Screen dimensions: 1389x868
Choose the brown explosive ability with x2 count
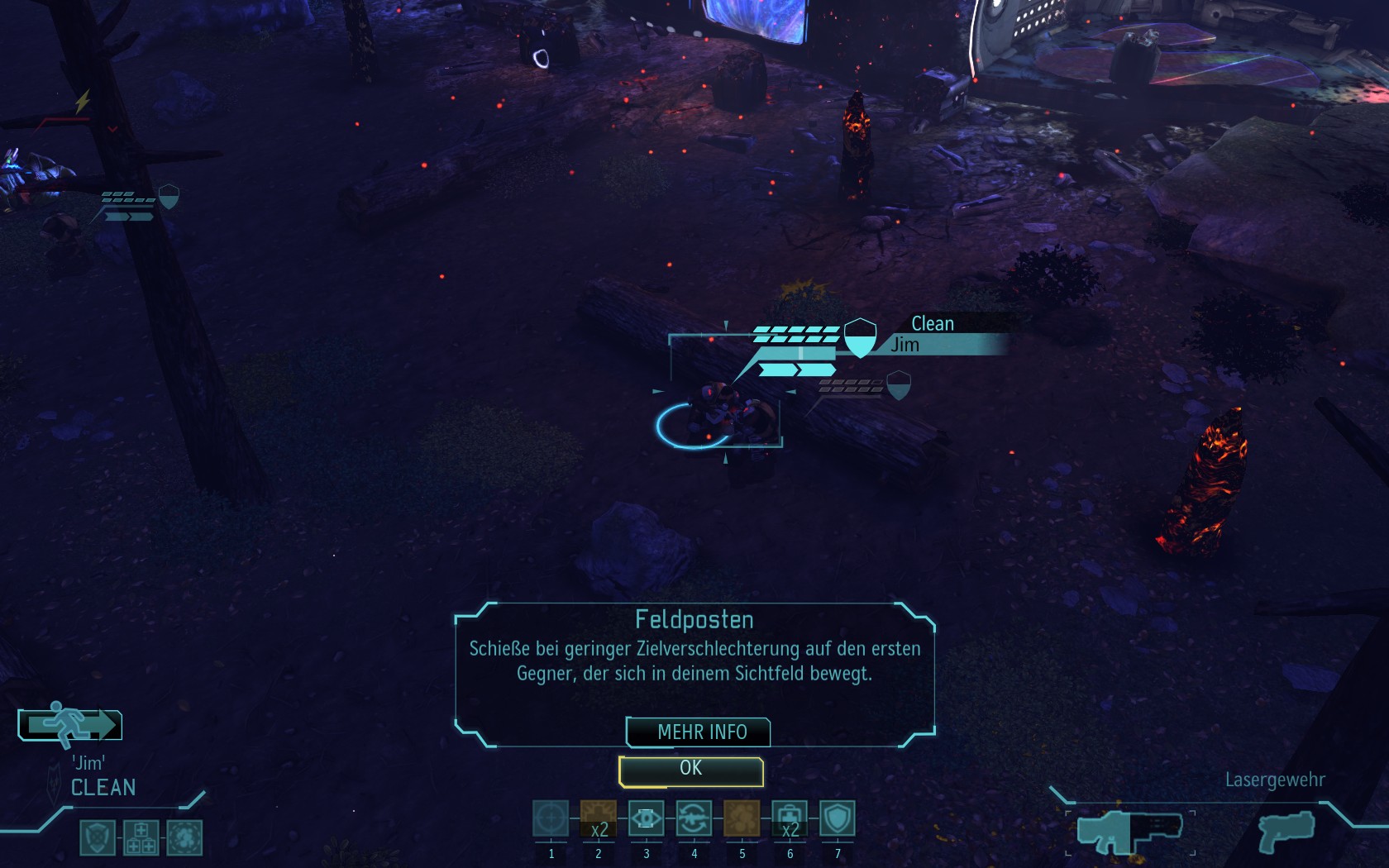[x=599, y=819]
